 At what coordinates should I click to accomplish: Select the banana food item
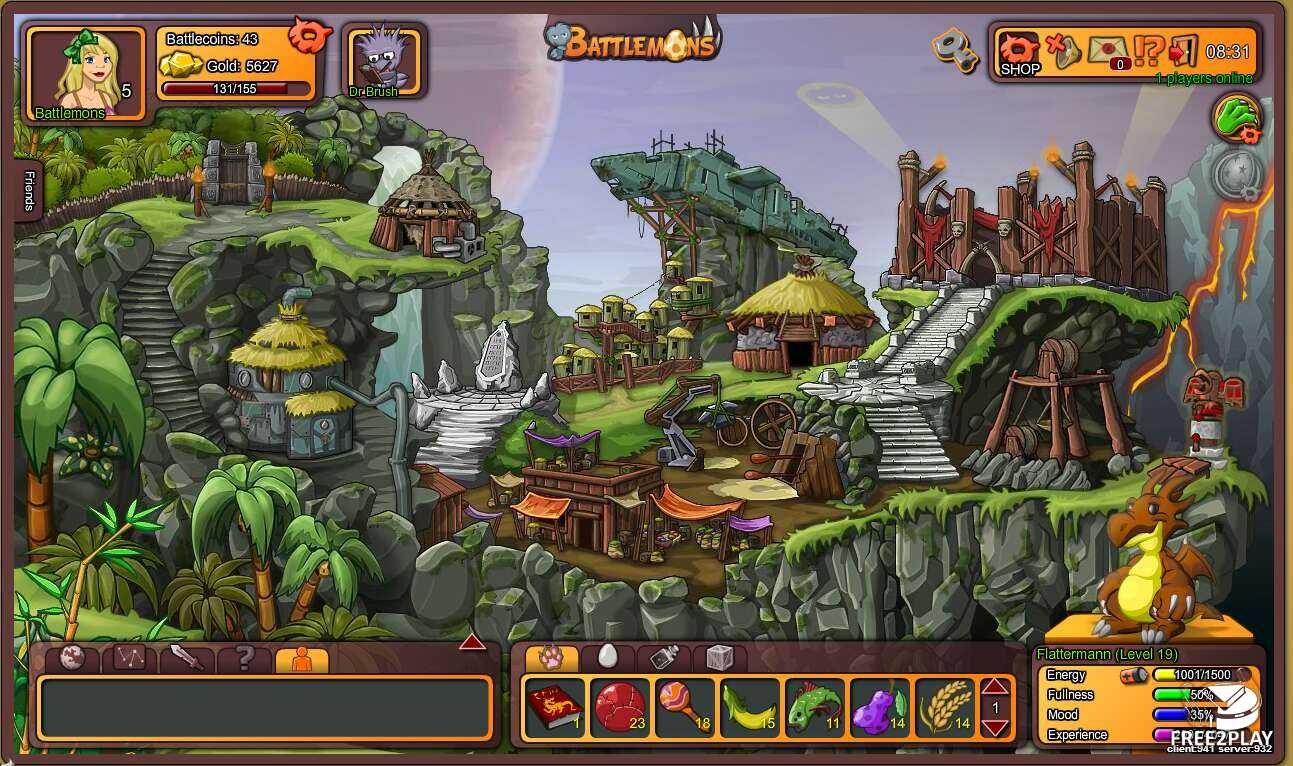pos(749,708)
